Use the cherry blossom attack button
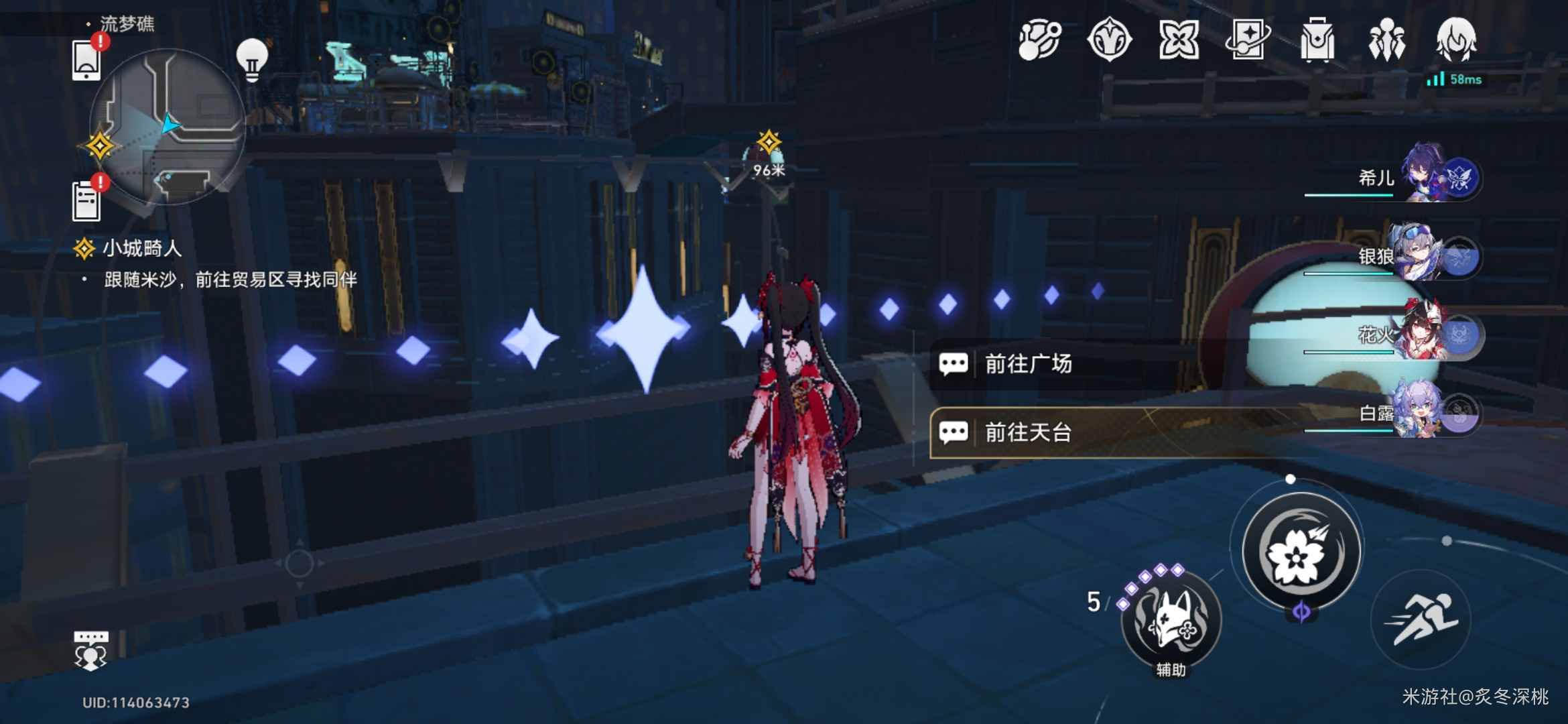Screen dimensions: 1568x724 [1301, 552]
